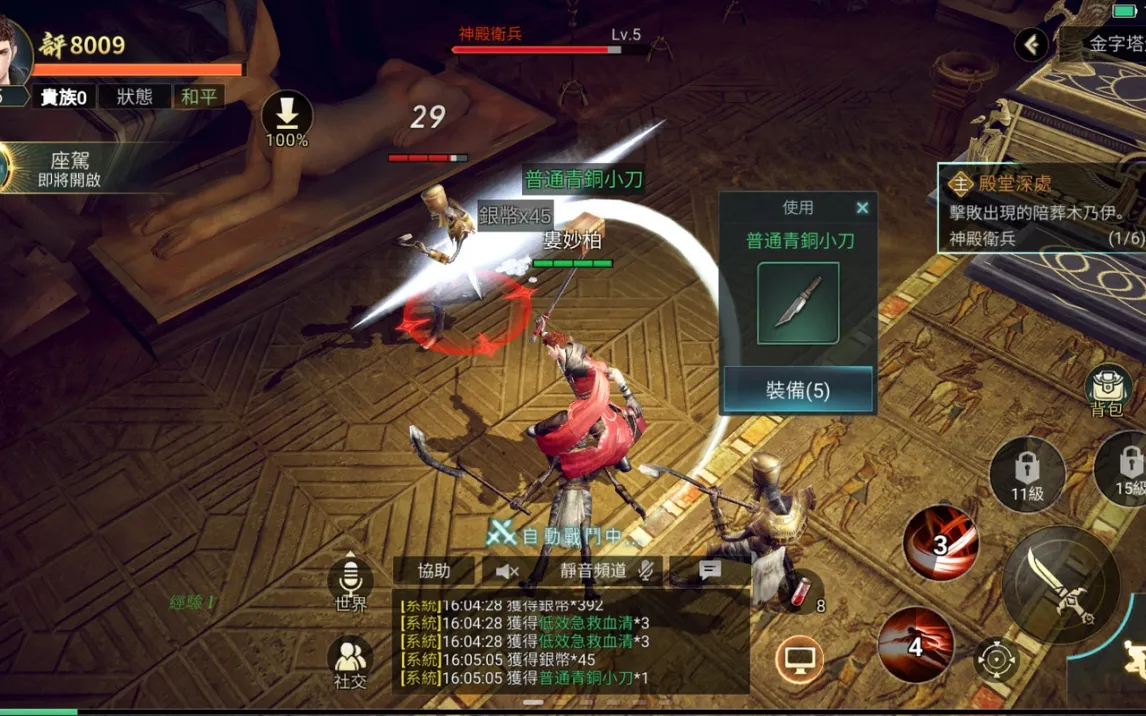1146x716 pixels.
Task: Select the bronze knife item icon
Action: pos(798,303)
